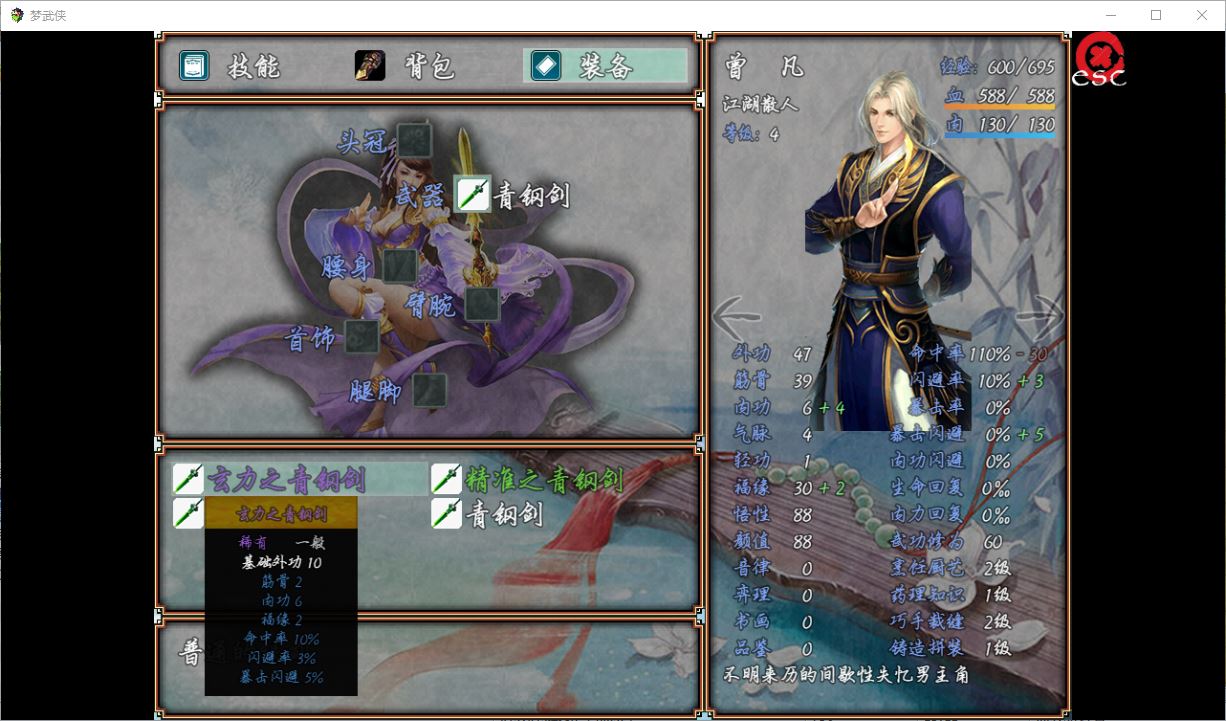Viewport: 1226px width, 721px height.
Task: Select the 头冠 head equipment slot
Action: [x=413, y=140]
